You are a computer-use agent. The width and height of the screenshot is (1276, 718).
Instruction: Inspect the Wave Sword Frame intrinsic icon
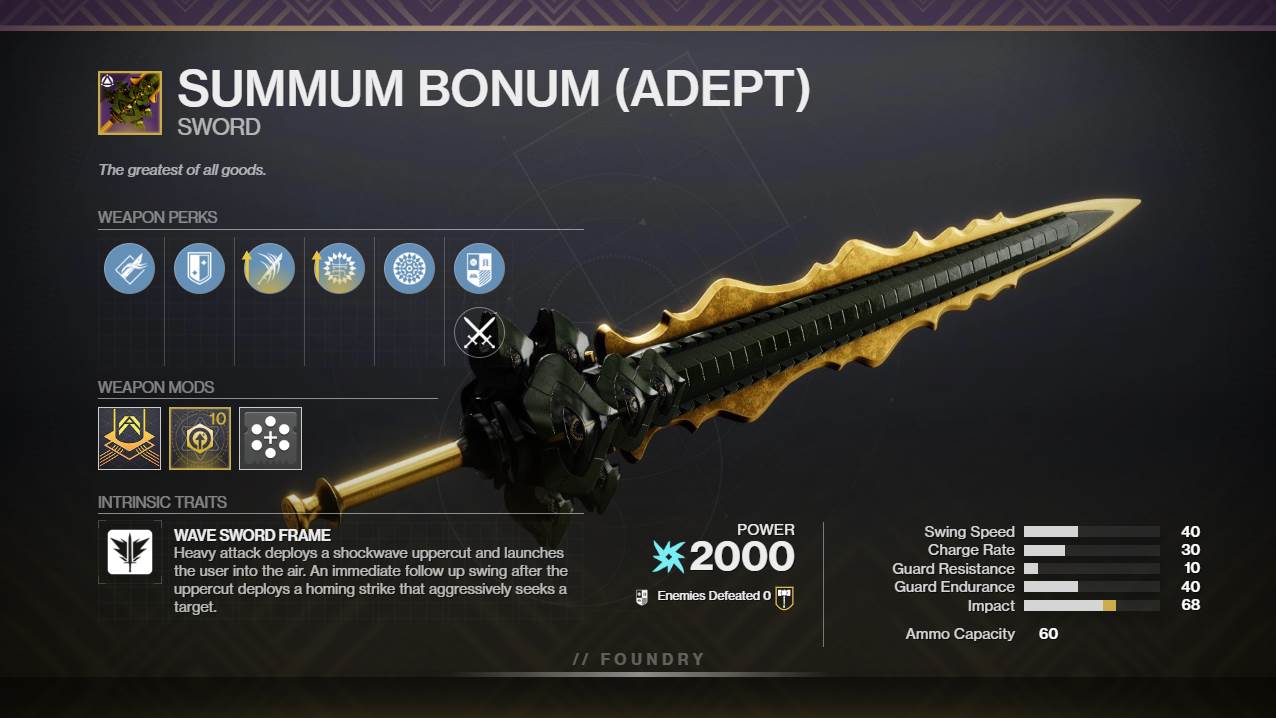click(x=130, y=552)
